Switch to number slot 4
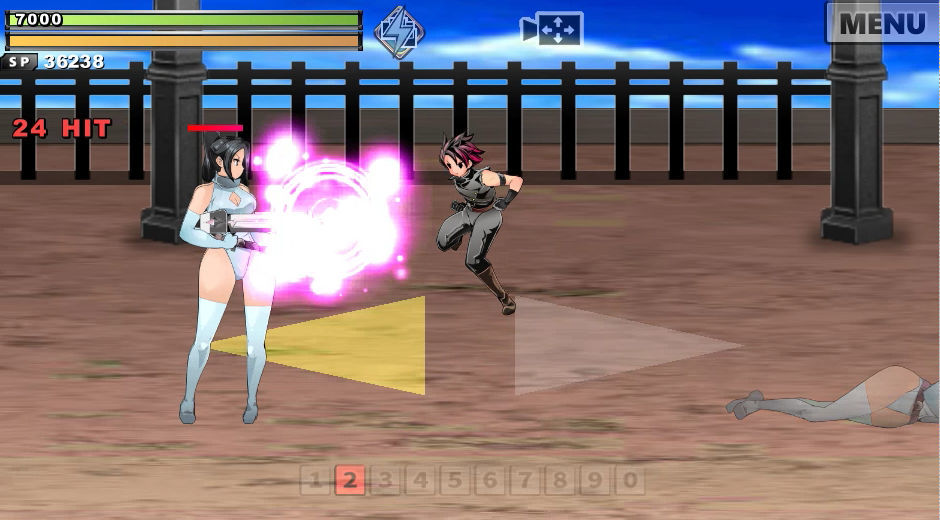The image size is (940, 520). [x=420, y=481]
